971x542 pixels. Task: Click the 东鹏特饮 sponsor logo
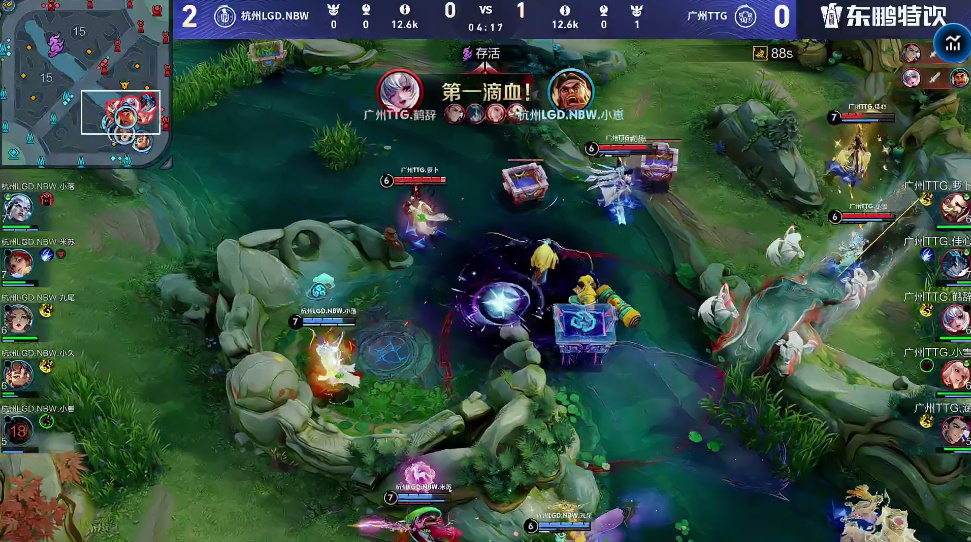click(882, 16)
